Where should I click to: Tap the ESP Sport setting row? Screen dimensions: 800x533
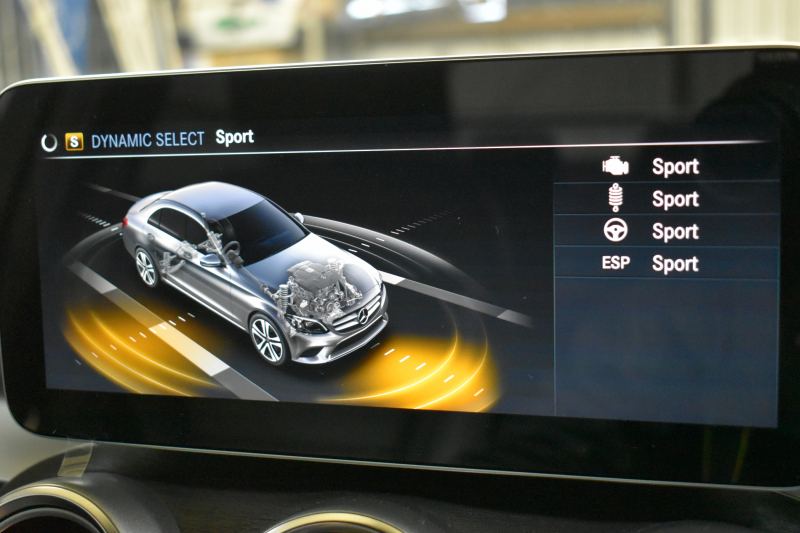[x=665, y=264]
